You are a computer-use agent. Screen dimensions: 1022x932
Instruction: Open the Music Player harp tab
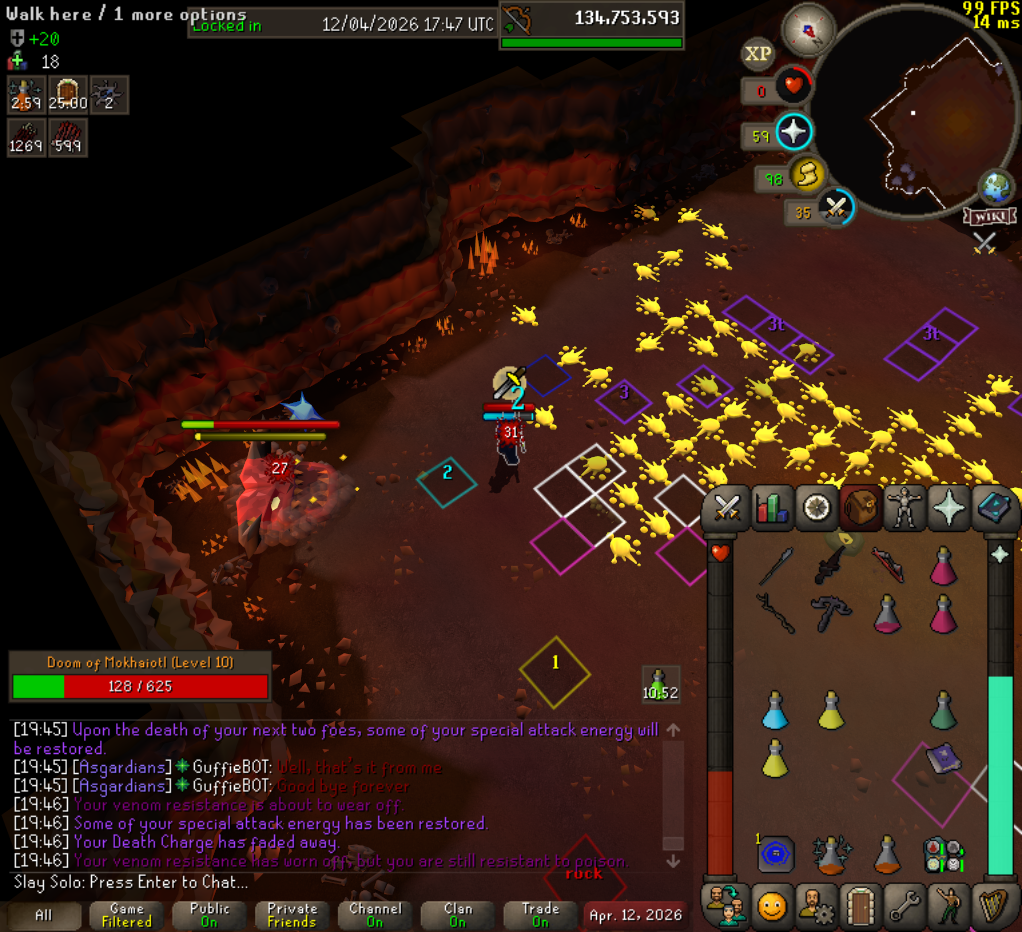point(994,905)
